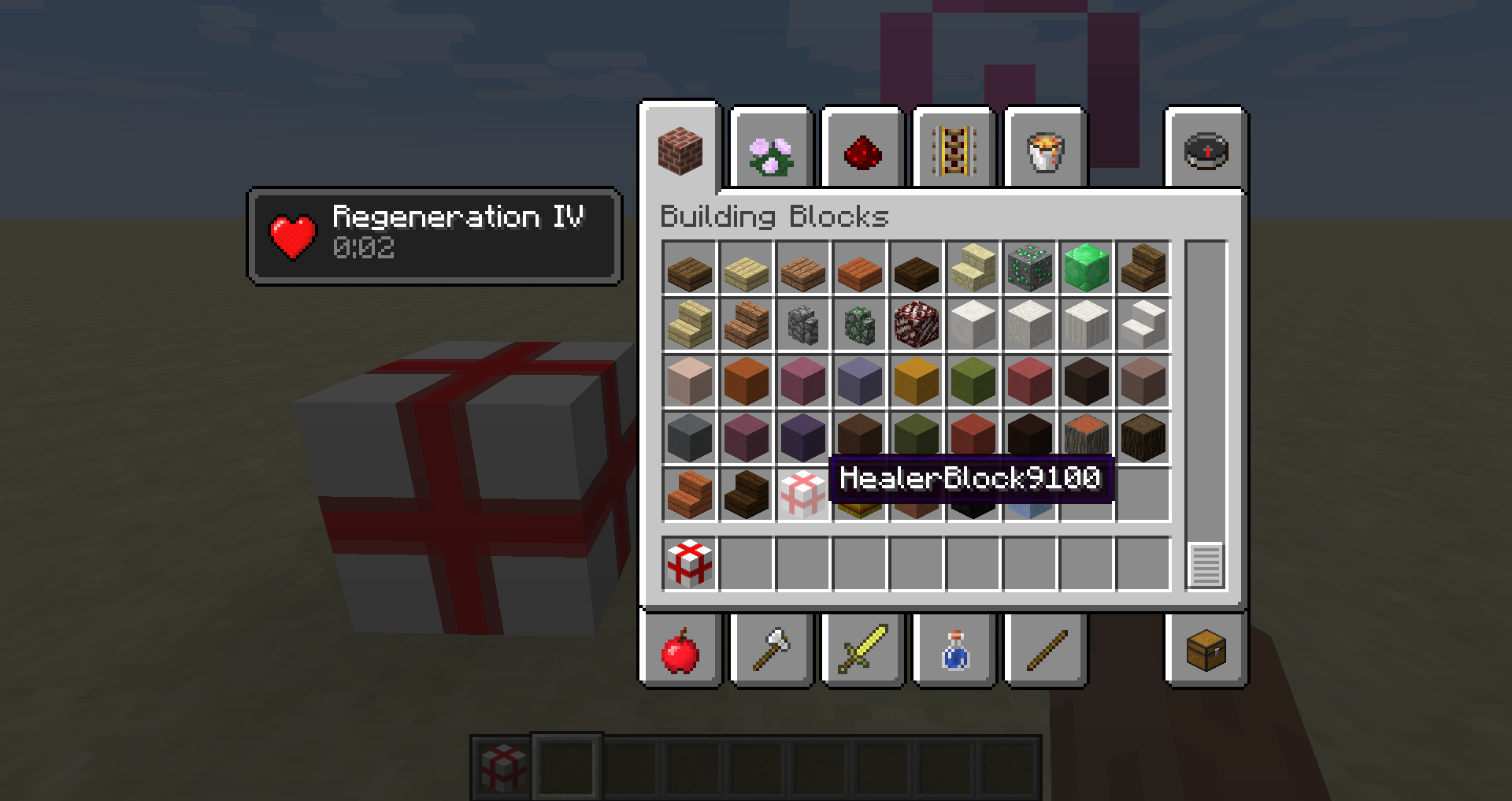Viewport: 1512px width, 801px height.
Task: Open the Foodstuffs apple tab
Action: click(681, 651)
